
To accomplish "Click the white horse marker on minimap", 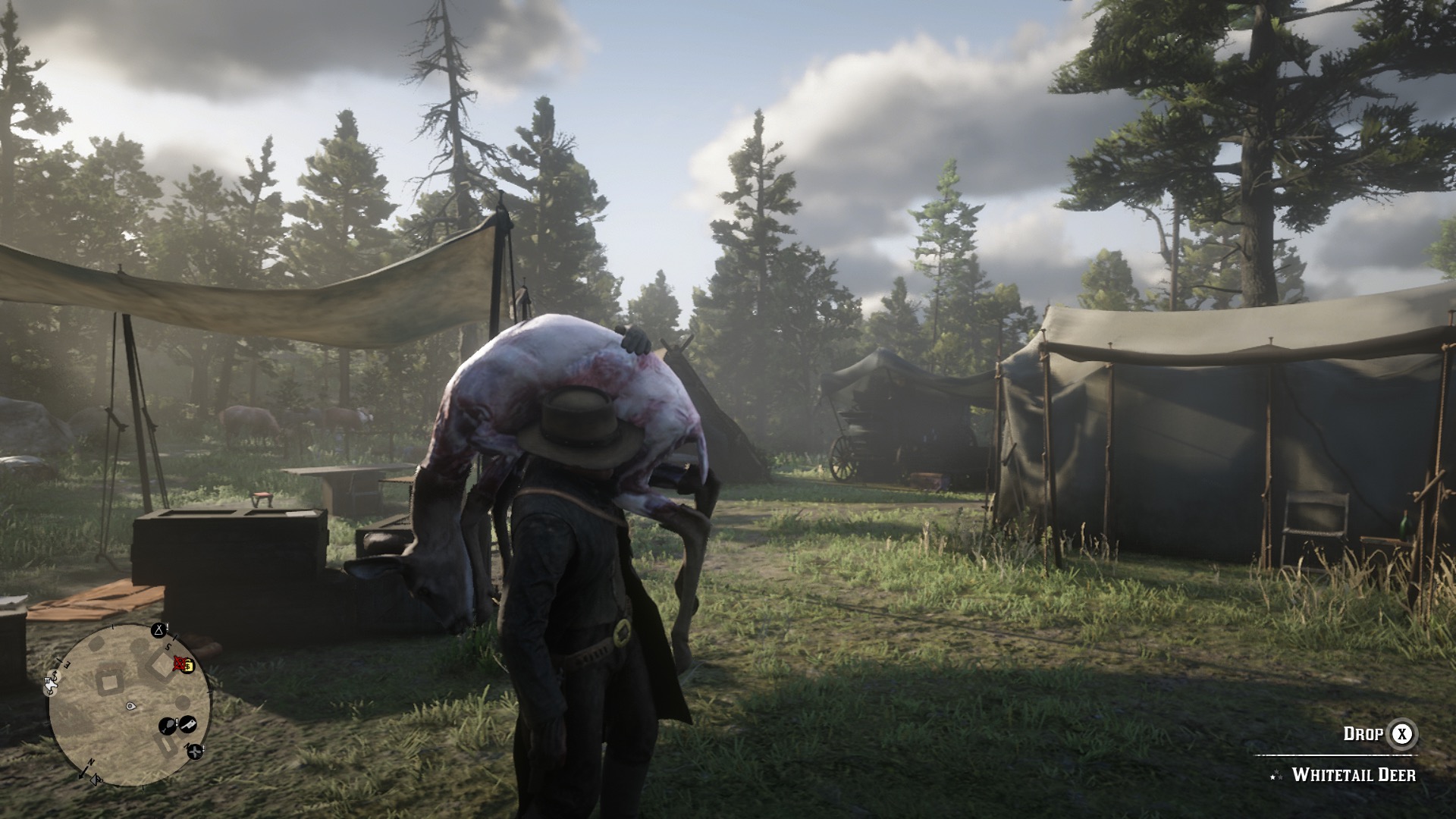I will pos(52,686).
